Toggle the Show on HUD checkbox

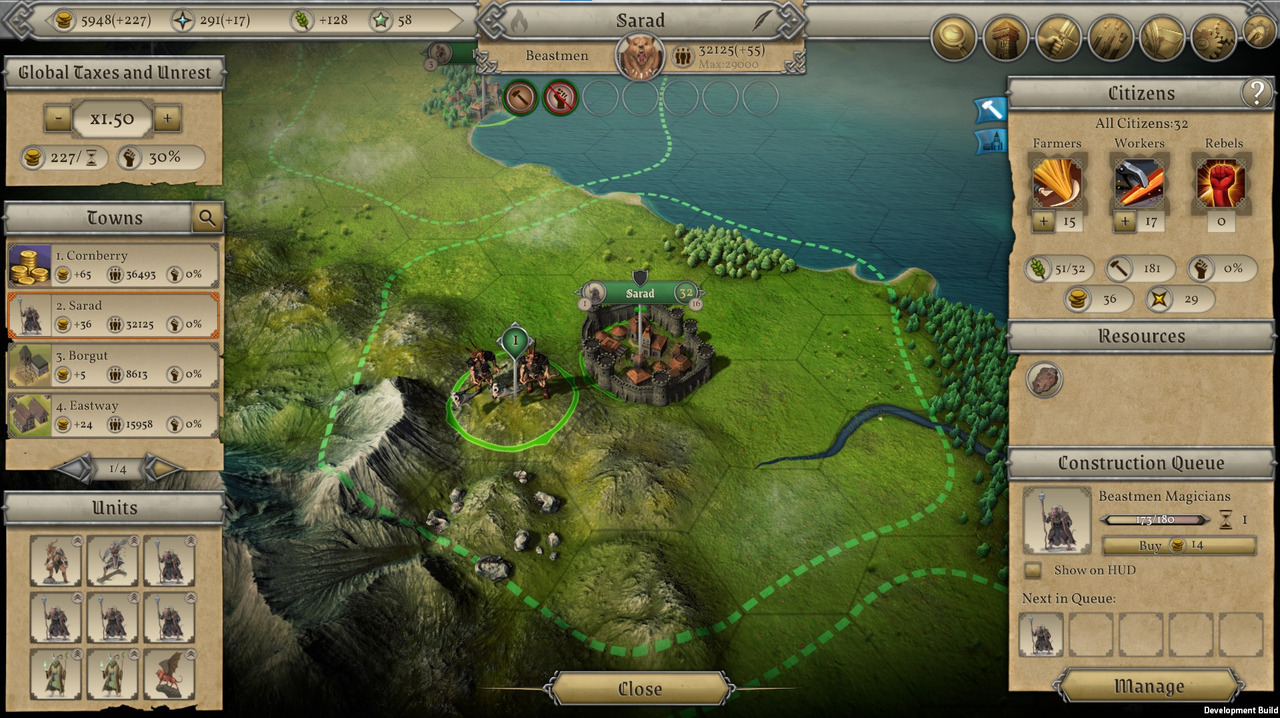pyautogui.click(x=1033, y=570)
